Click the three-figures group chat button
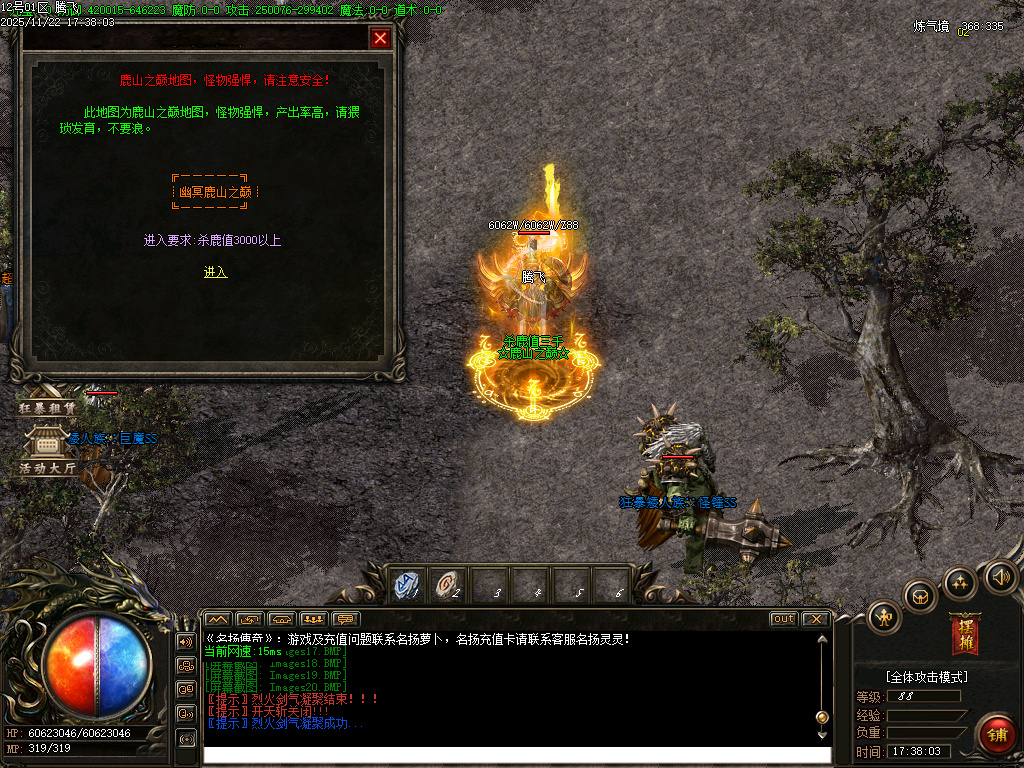1024x768 pixels. point(314,619)
